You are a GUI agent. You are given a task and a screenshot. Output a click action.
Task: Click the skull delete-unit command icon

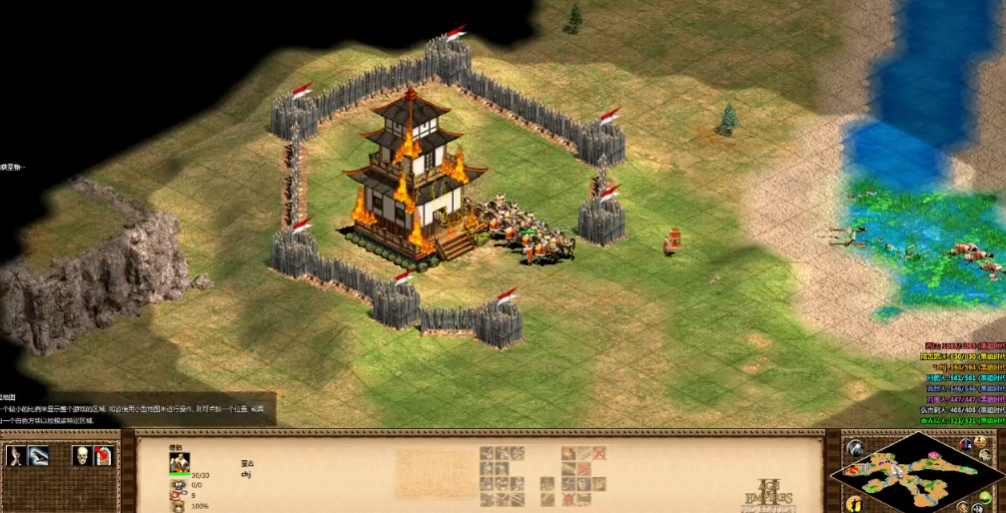pyautogui.click(x=81, y=456)
